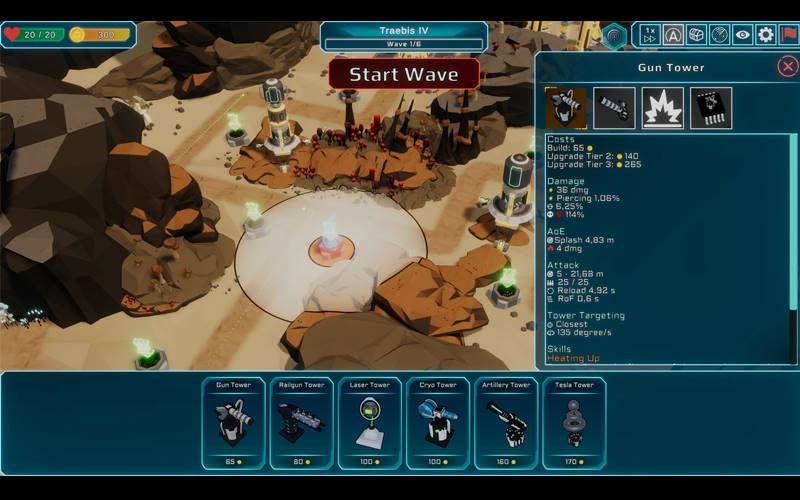Select the microchip upgrade thumbnail

click(710, 108)
